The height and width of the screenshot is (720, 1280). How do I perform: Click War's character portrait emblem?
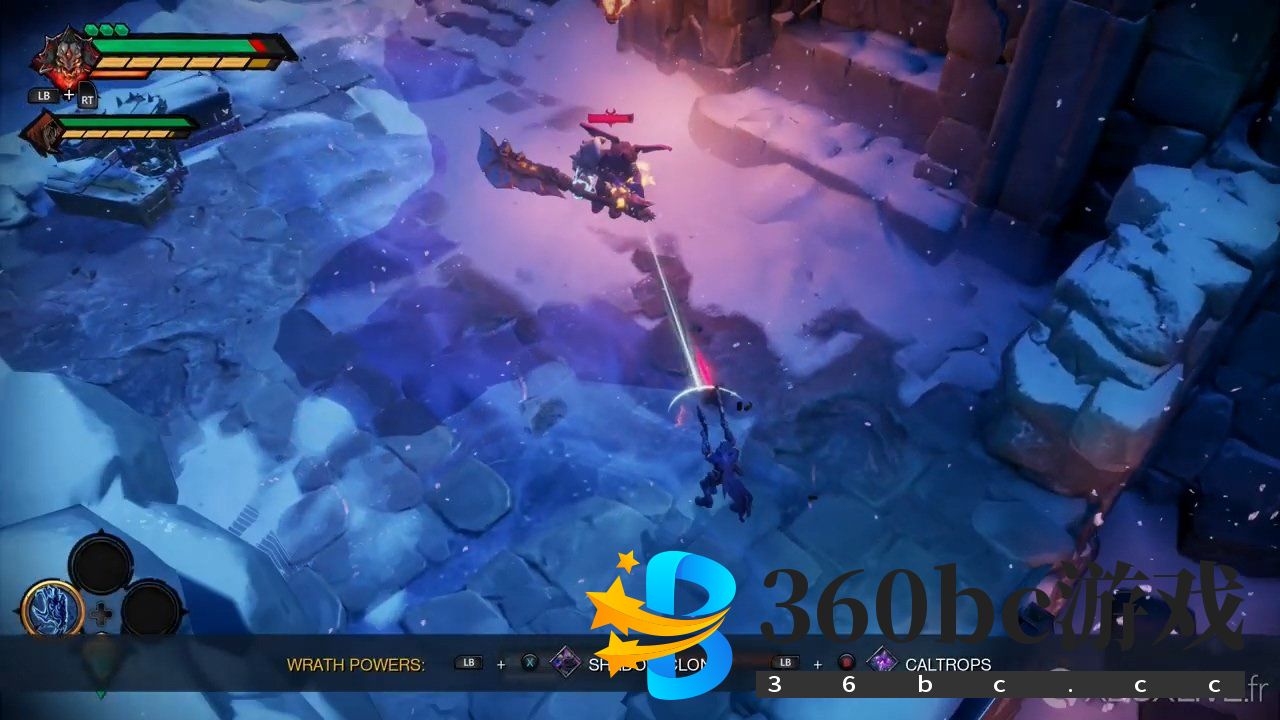click(x=62, y=55)
